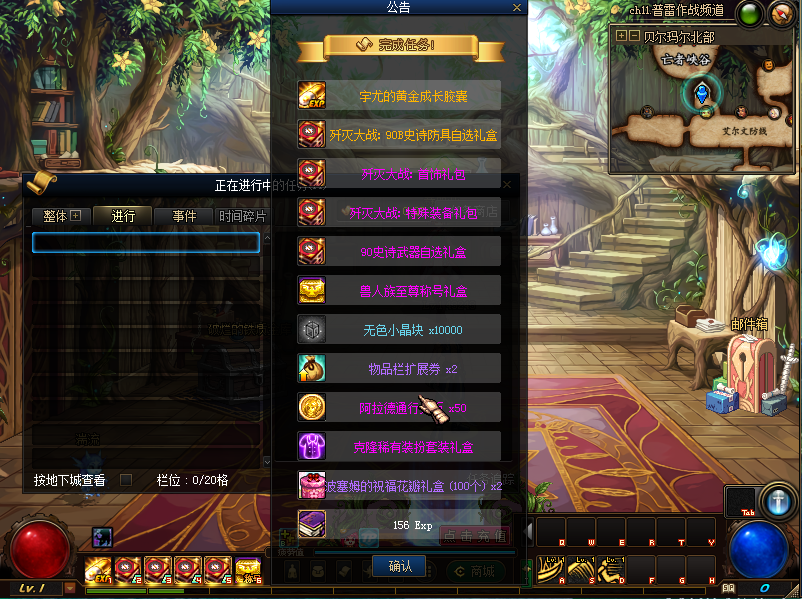Toggle the 按地下城查看 checkbox
802x599 pixels.
coord(126,480)
